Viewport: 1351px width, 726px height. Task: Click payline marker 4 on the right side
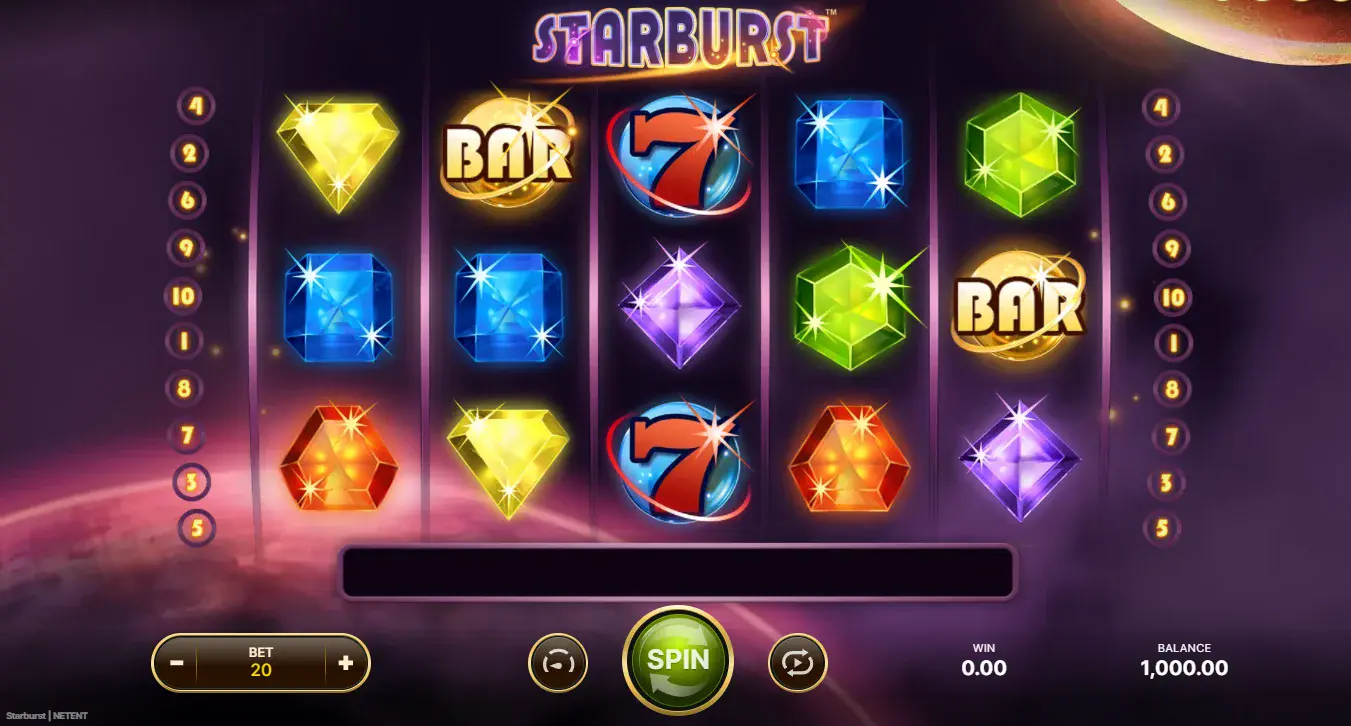pyautogui.click(x=1162, y=105)
